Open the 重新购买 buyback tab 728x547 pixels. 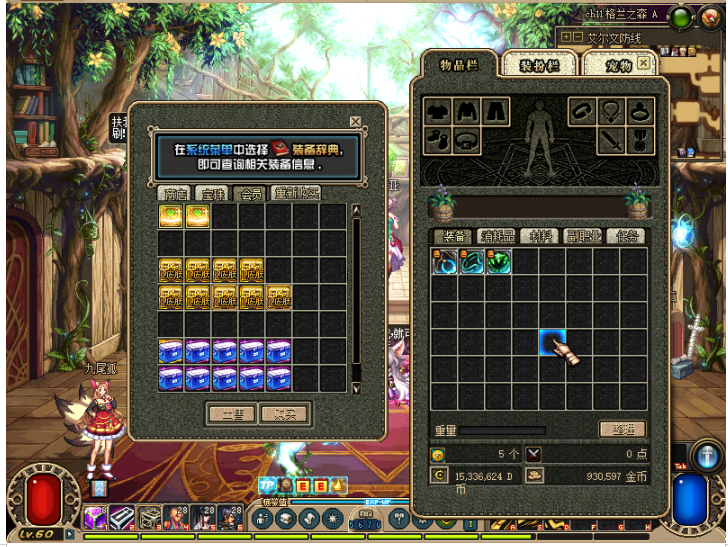(297, 194)
